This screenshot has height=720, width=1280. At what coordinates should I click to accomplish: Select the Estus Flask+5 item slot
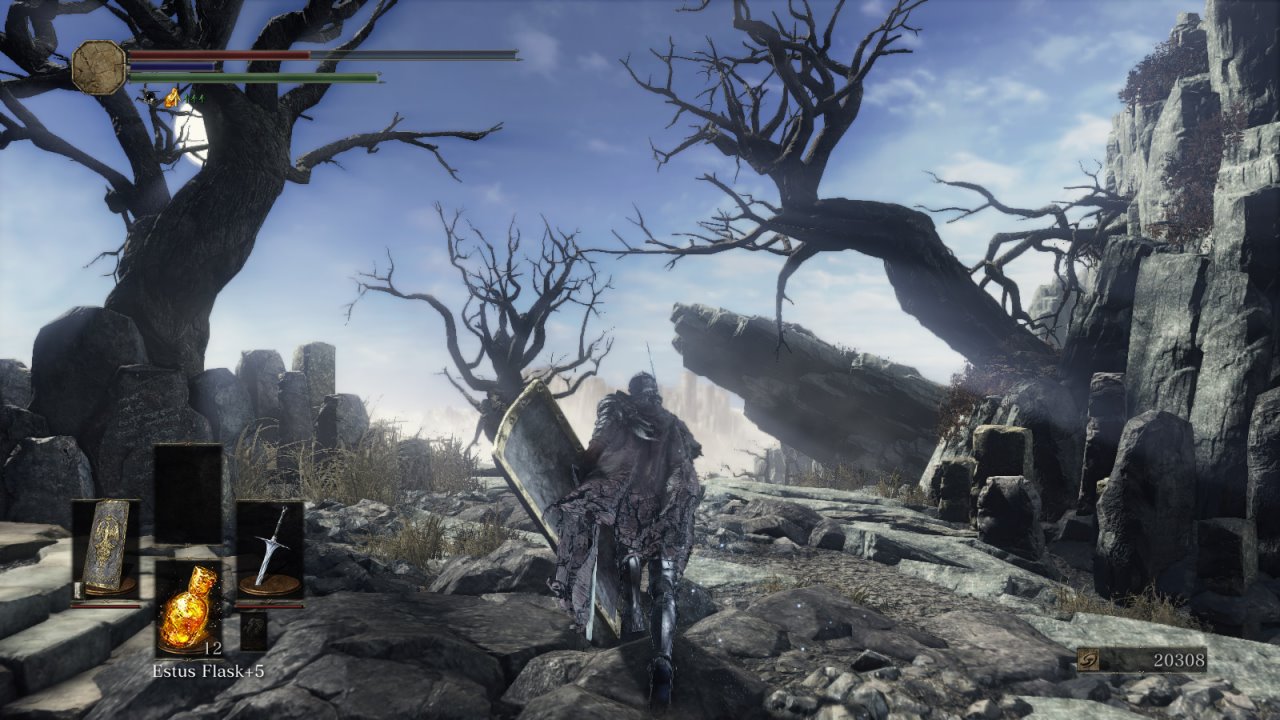pyautogui.click(x=188, y=608)
